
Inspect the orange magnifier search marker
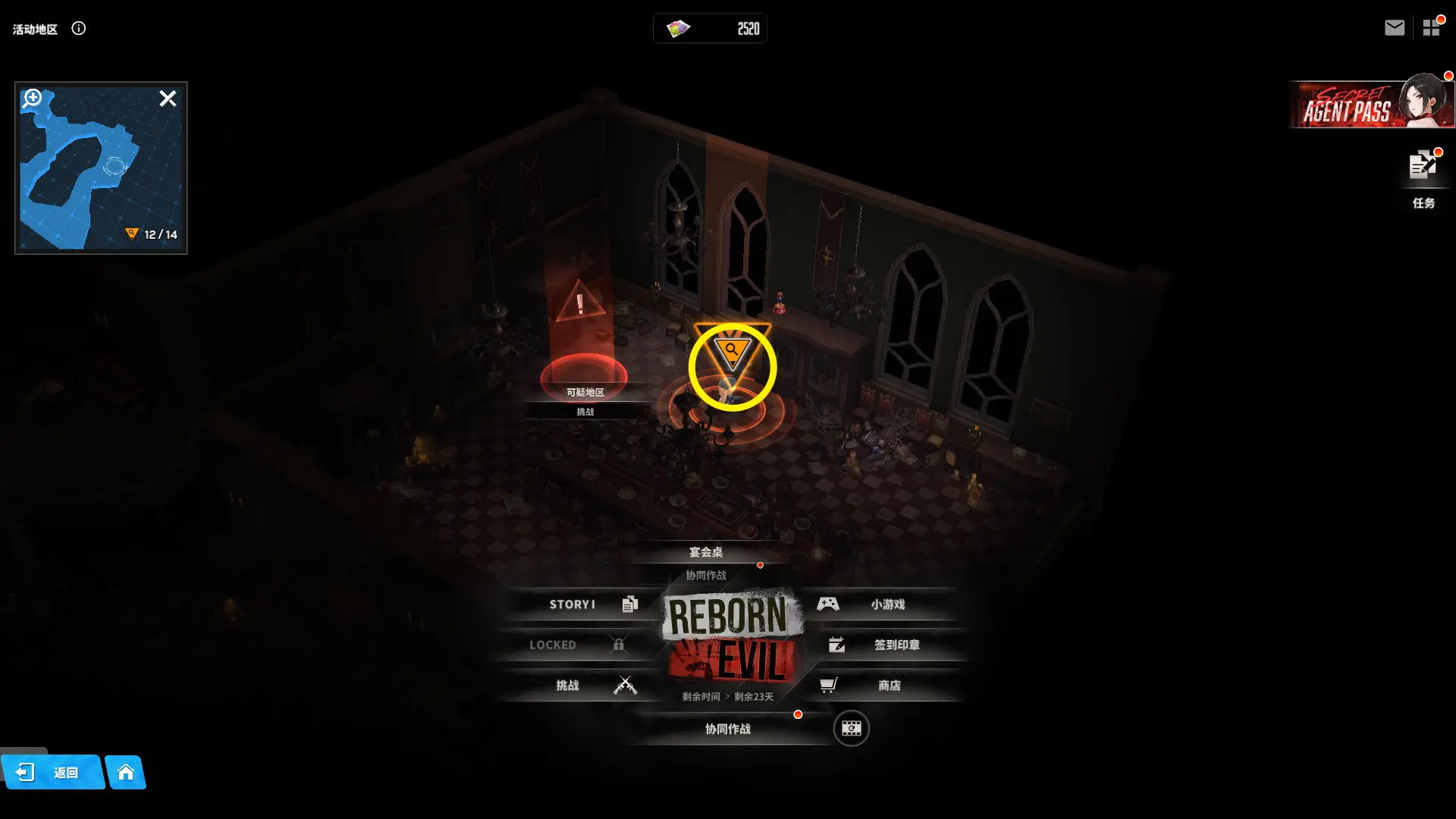tap(732, 353)
